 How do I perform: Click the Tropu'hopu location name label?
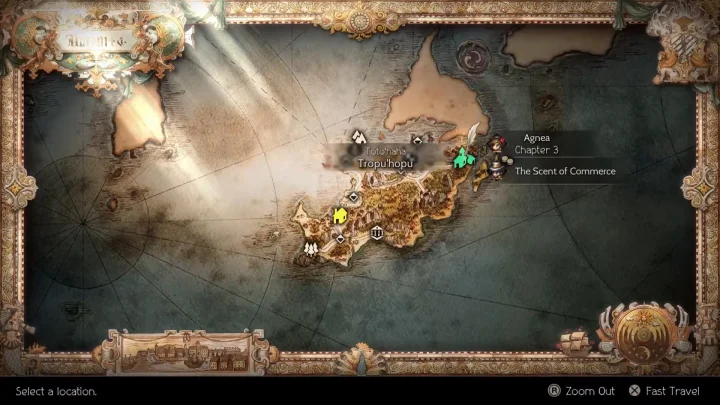(371, 160)
